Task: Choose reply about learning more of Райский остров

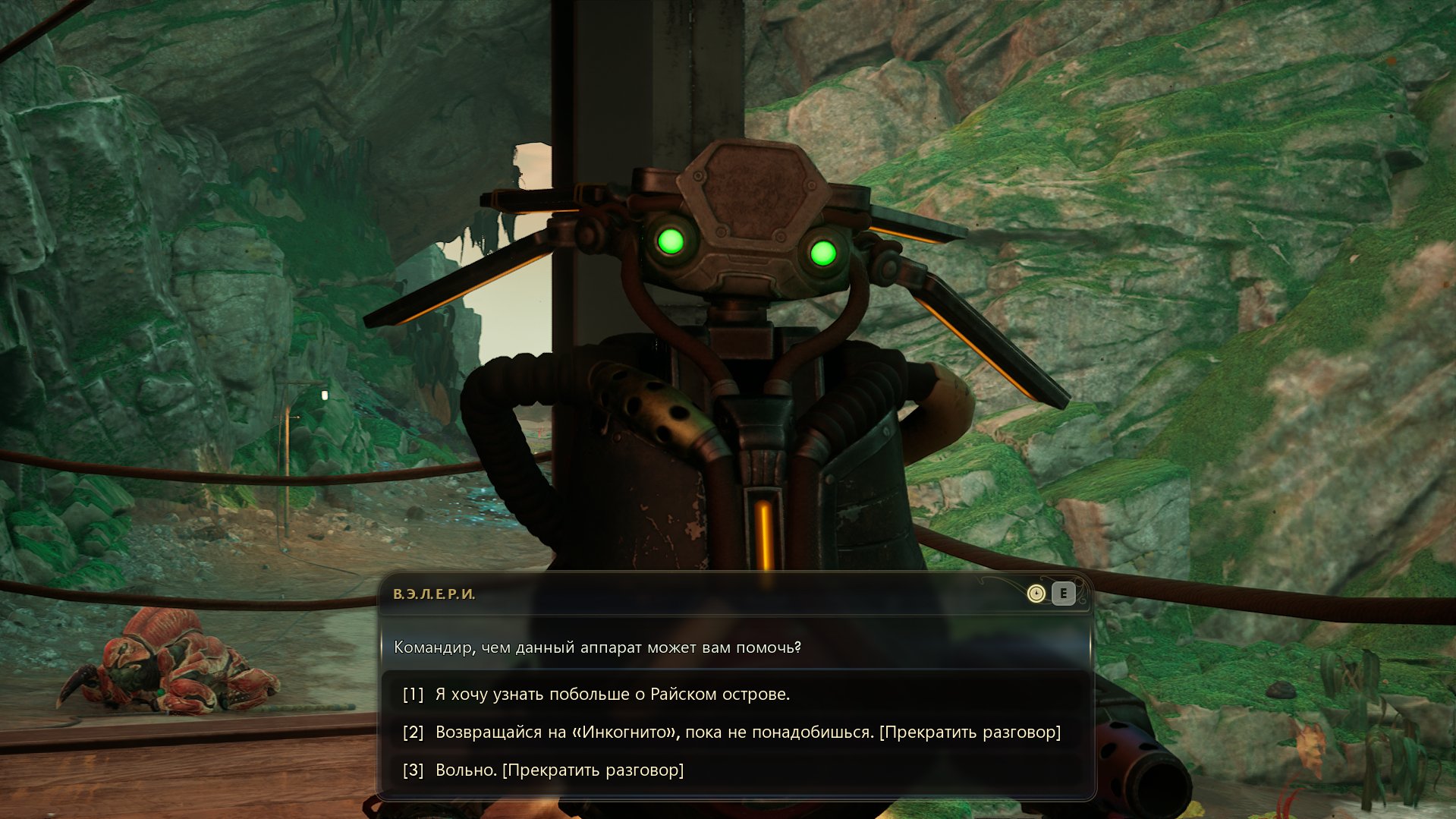Action: [612, 694]
